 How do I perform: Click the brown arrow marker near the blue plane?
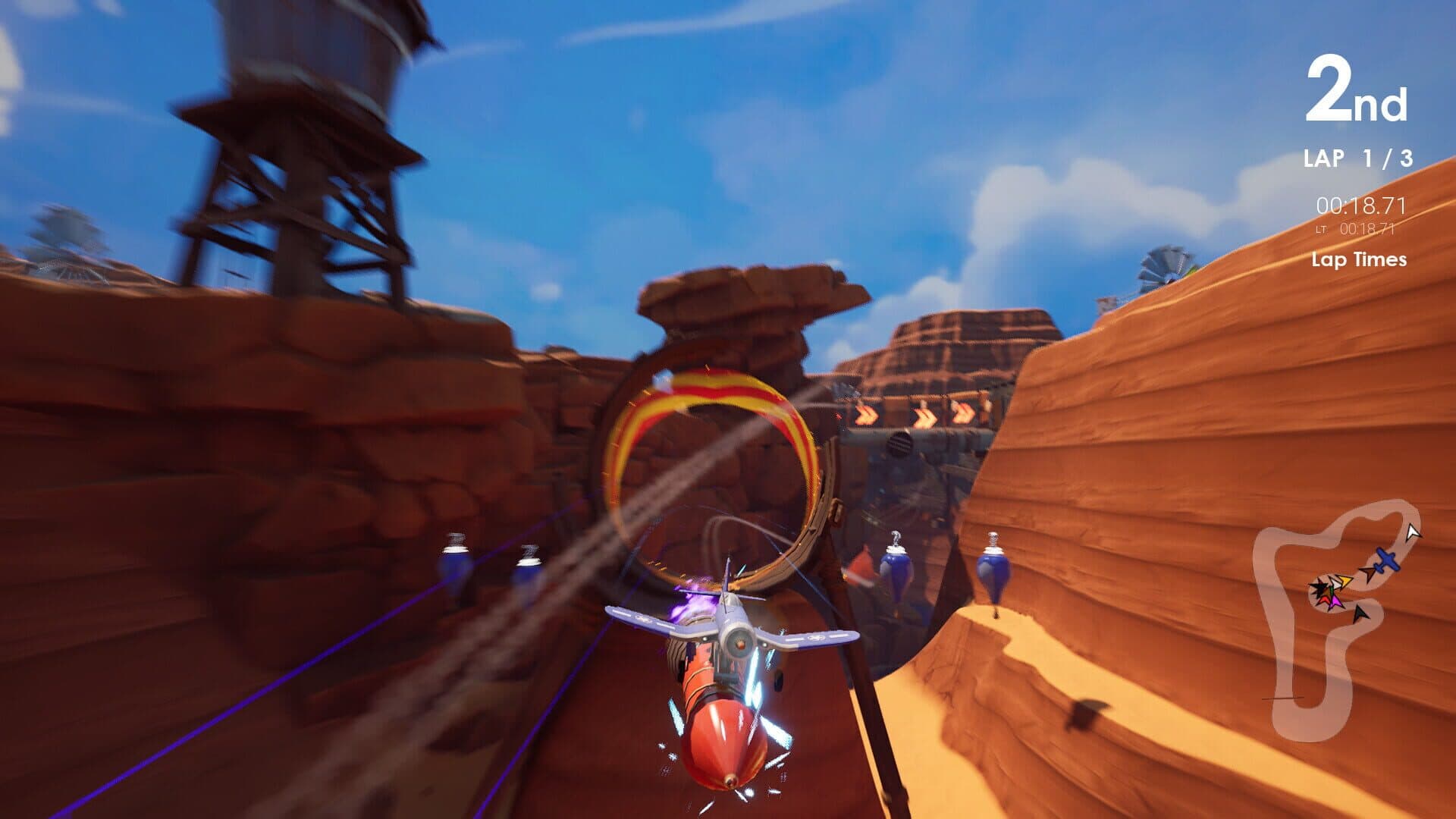[x=1369, y=573]
